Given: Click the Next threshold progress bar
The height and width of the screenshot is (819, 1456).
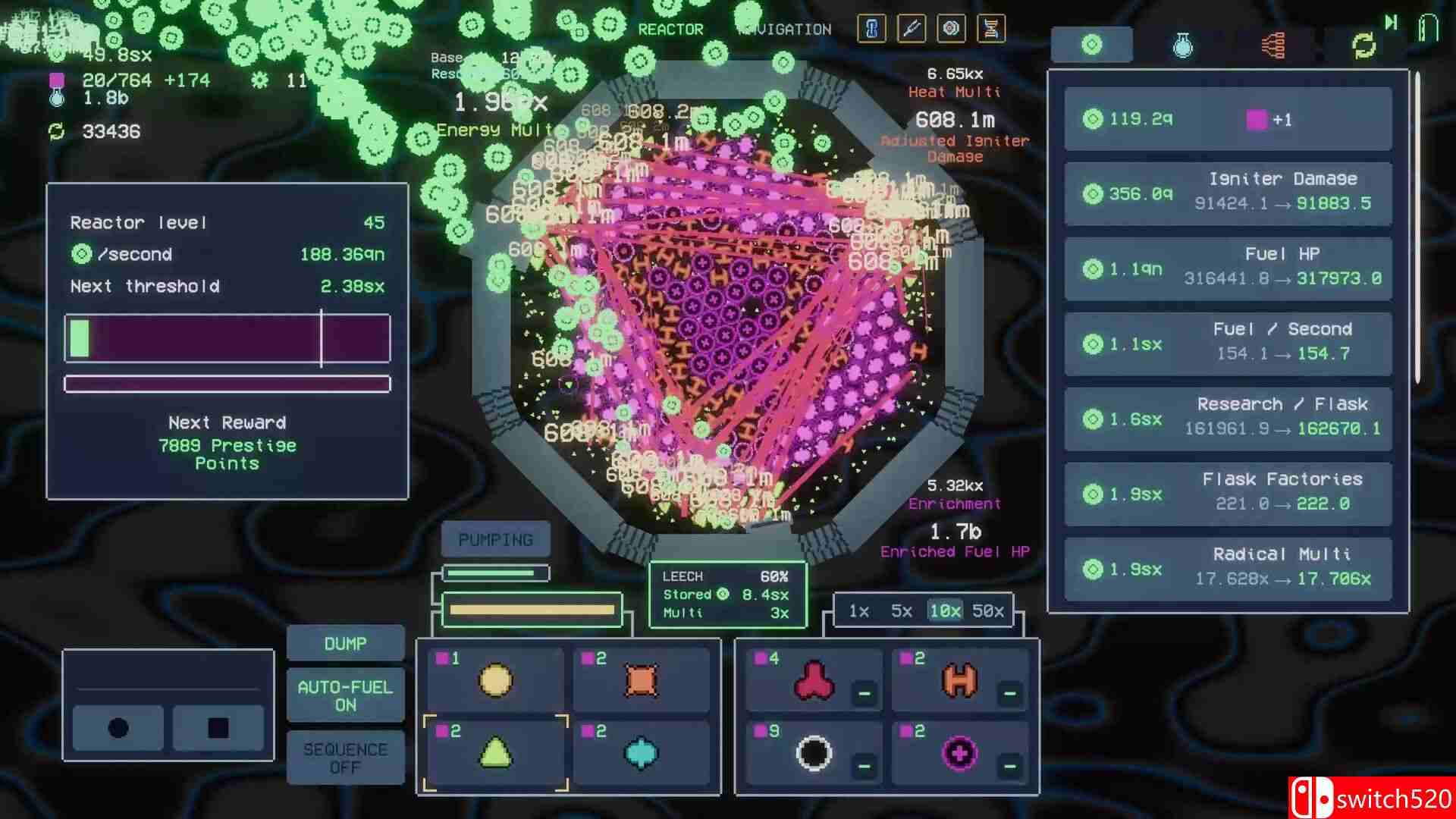Looking at the screenshot, I should (226, 338).
